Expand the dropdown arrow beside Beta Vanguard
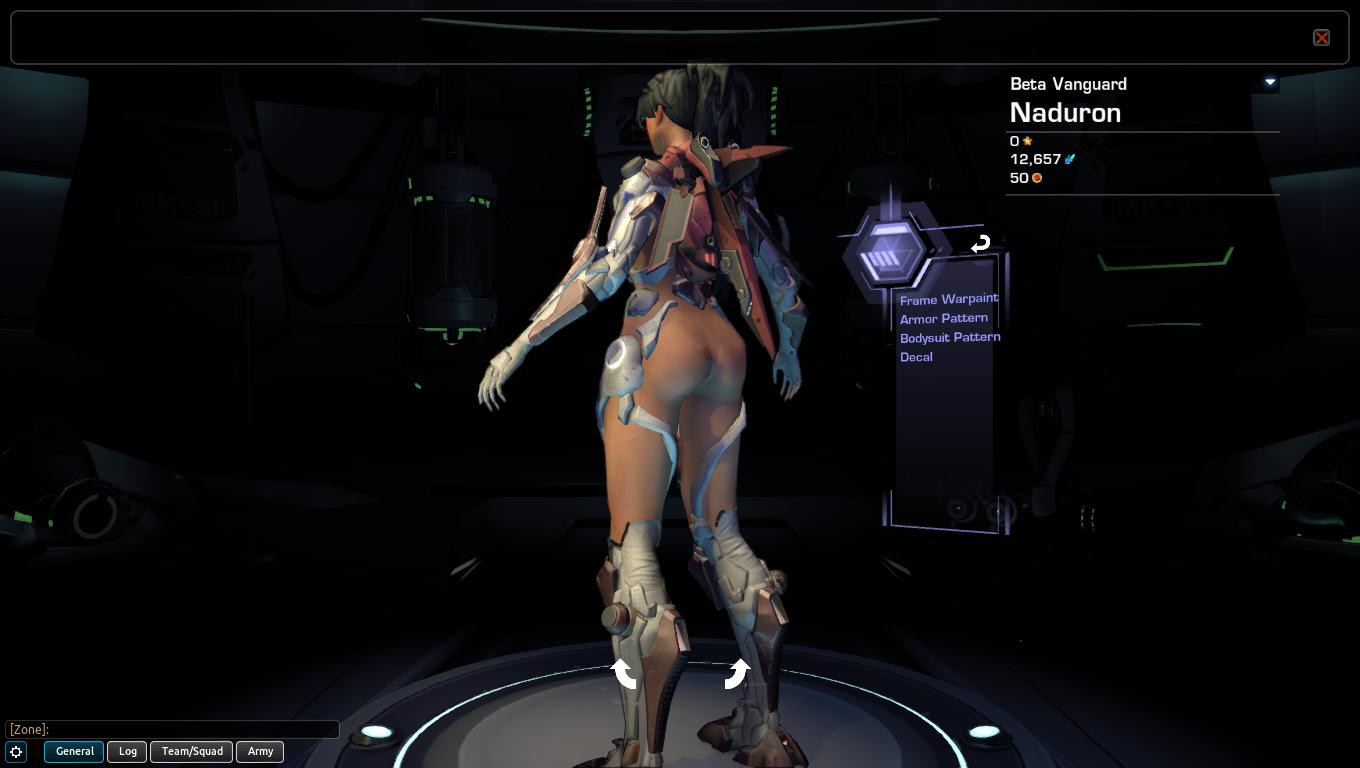1360x768 pixels. 1270,82
